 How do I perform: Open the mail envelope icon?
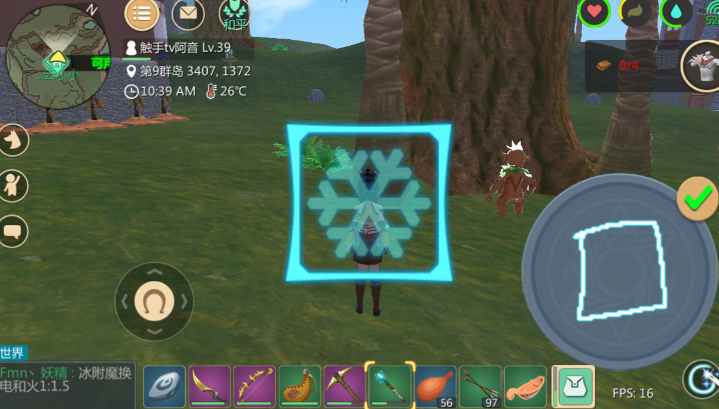(187, 14)
